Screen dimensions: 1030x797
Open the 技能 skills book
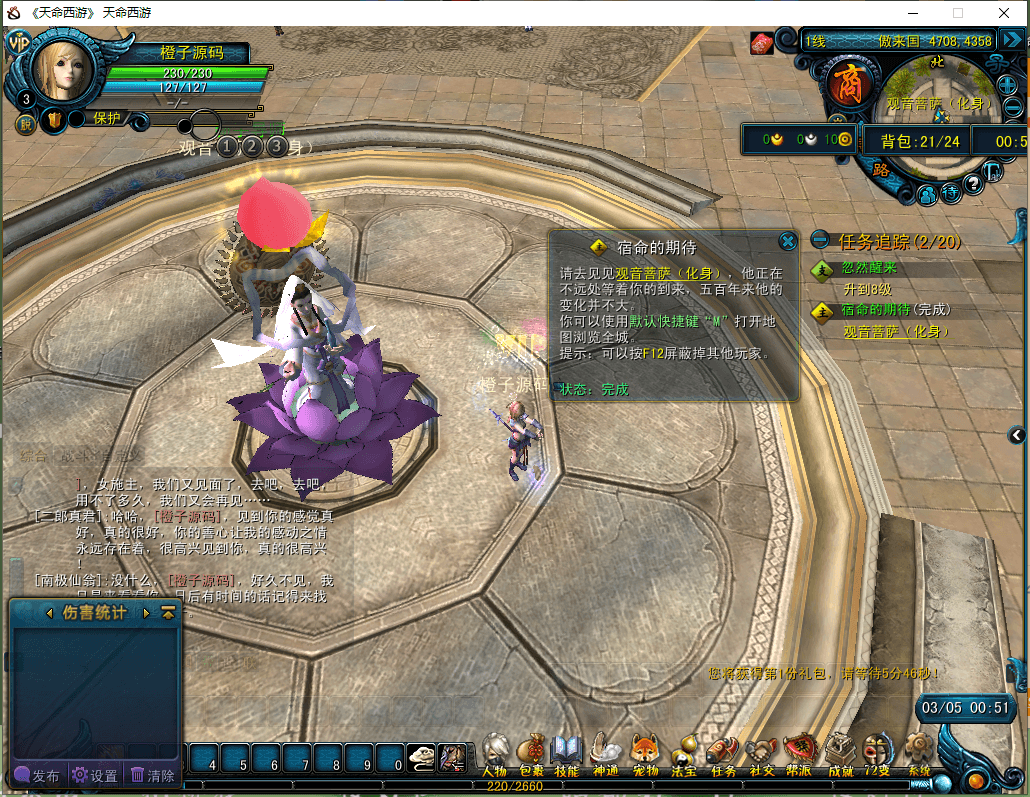click(567, 754)
